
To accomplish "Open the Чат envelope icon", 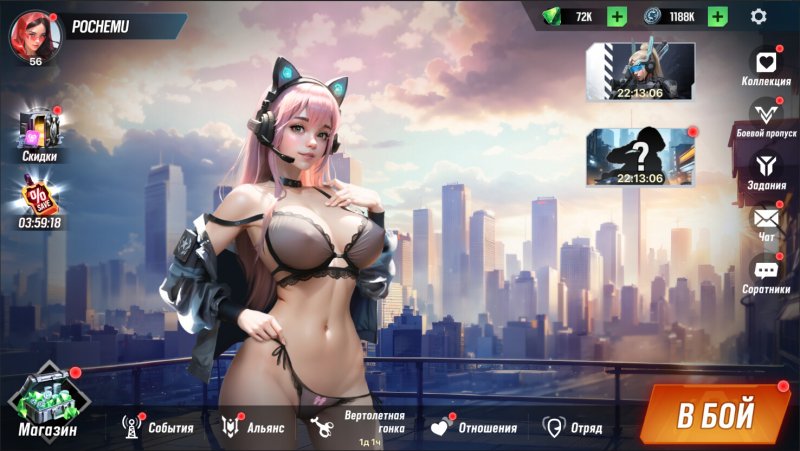I will [x=766, y=221].
